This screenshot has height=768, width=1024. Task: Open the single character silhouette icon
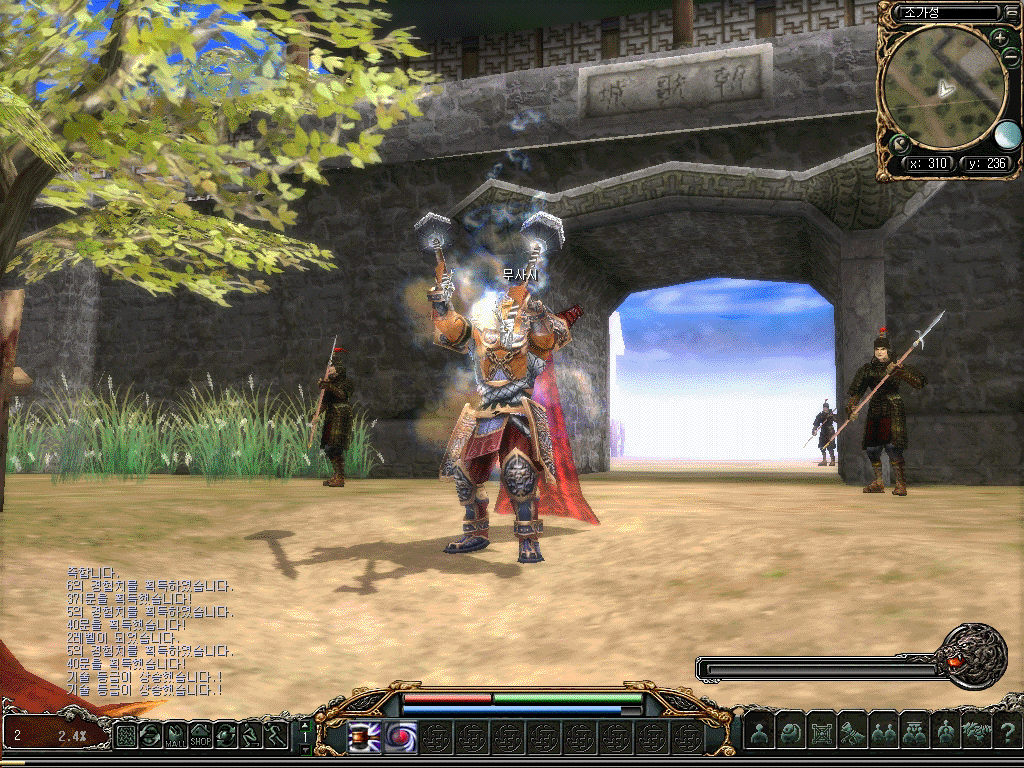[x=759, y=734]
